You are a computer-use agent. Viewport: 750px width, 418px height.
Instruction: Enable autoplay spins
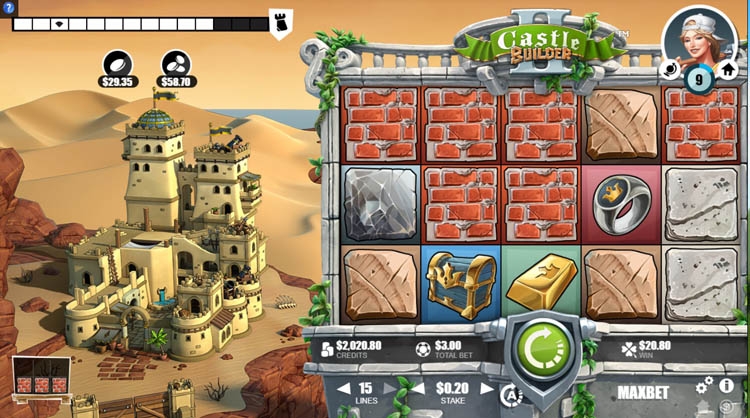[510, 393]
